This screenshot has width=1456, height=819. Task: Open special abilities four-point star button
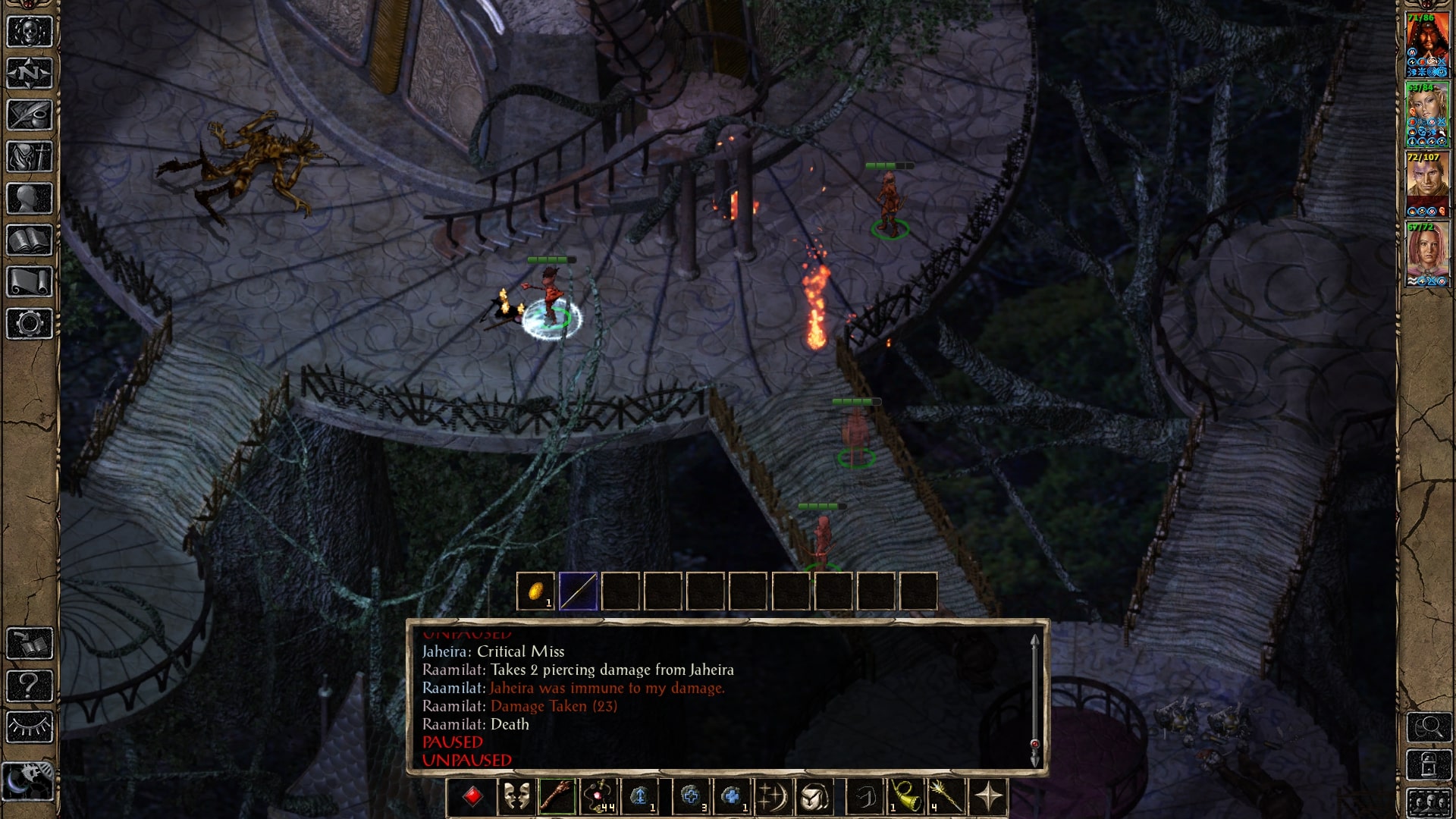[x=988, y=797]
